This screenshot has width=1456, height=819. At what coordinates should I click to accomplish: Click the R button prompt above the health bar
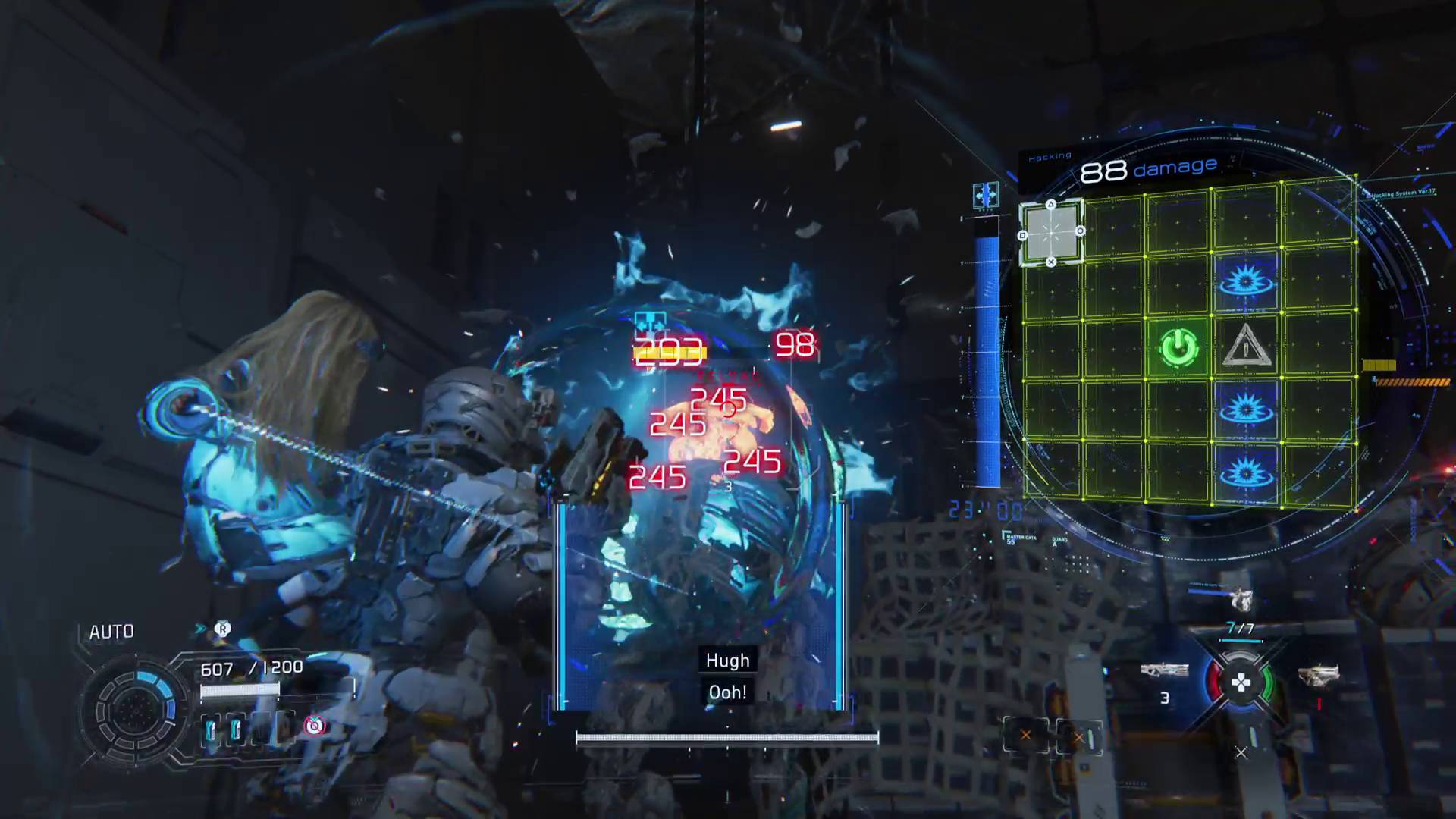224,629
